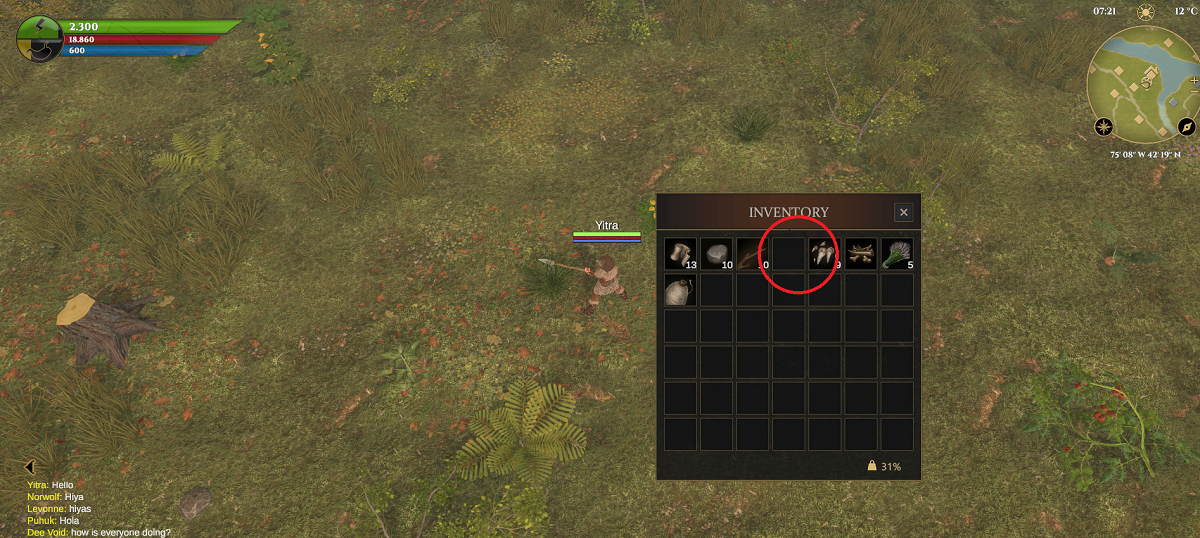This screenshot has width=1200, height=538.
Task: Select the tied cloth sack item
Action: click(x=681, y=290)
